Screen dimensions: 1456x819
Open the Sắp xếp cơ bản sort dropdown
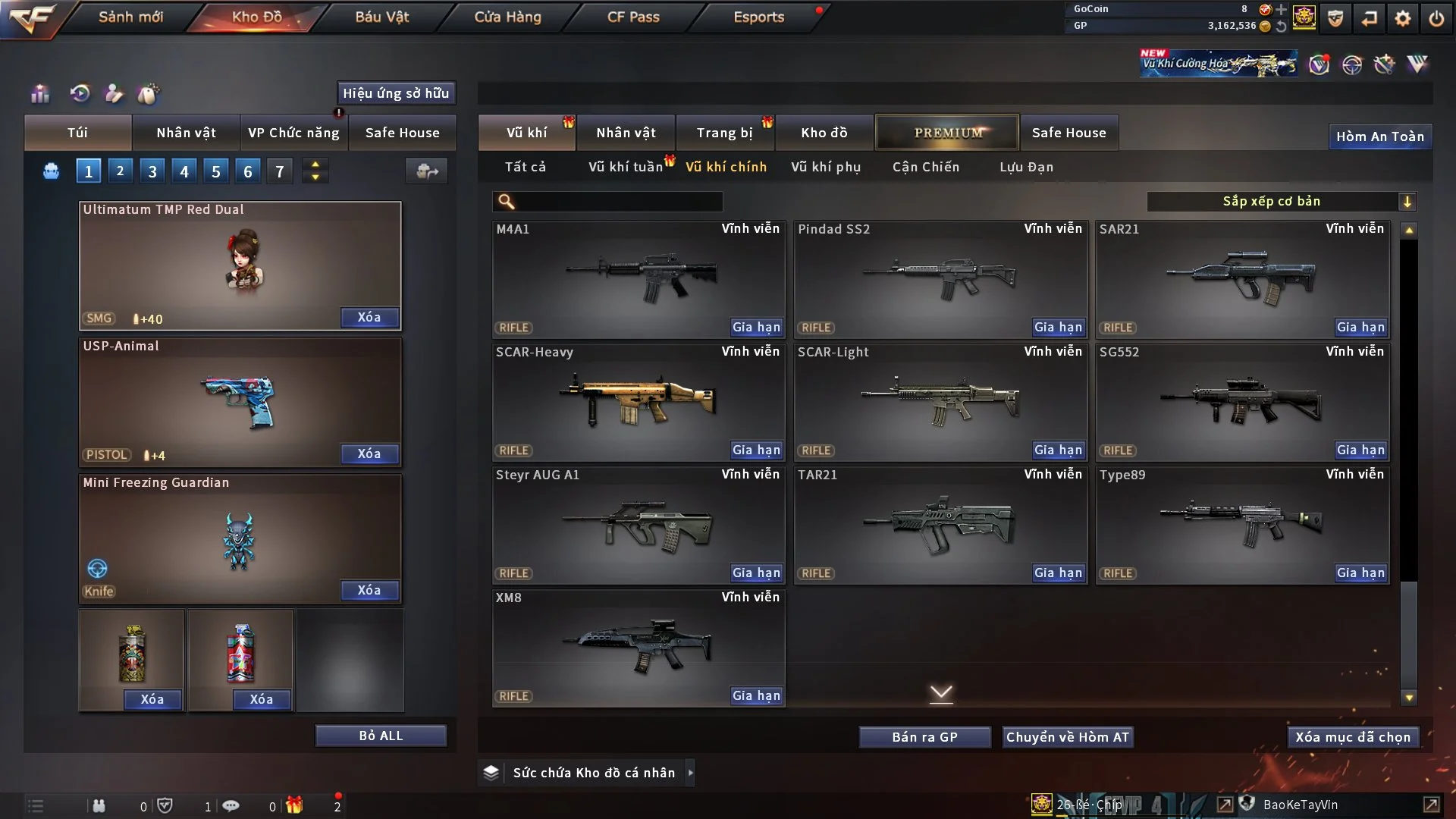[1281, 202]
